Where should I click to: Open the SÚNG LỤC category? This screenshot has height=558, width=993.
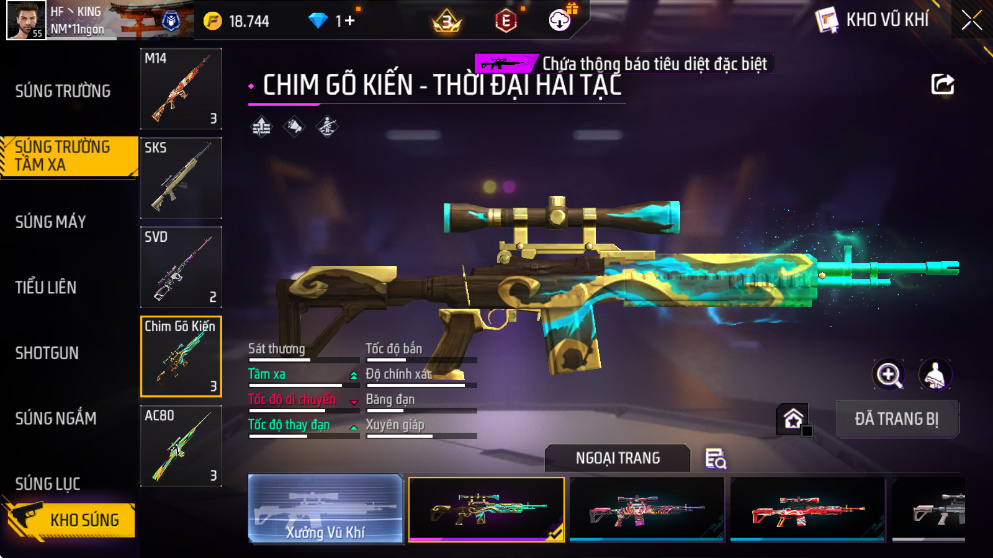[x=47, y=484]
